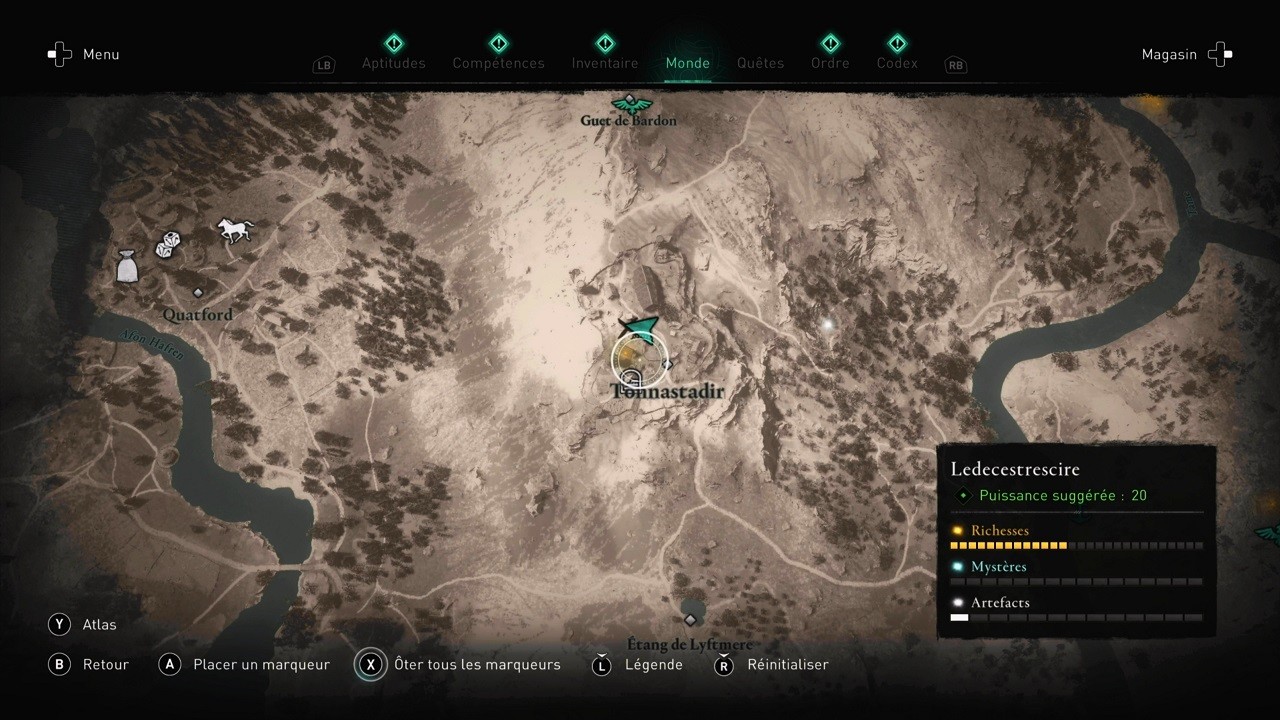The image size is (1280, 720).
Task: Switch to the Monde tab
Action: tap(687, 62)
